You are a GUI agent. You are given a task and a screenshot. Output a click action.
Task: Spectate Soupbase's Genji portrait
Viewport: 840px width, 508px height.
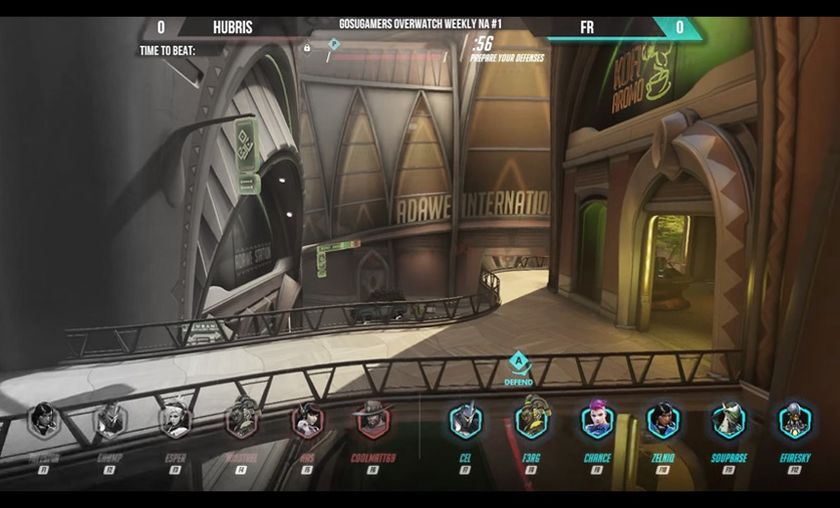click(729, 420)
